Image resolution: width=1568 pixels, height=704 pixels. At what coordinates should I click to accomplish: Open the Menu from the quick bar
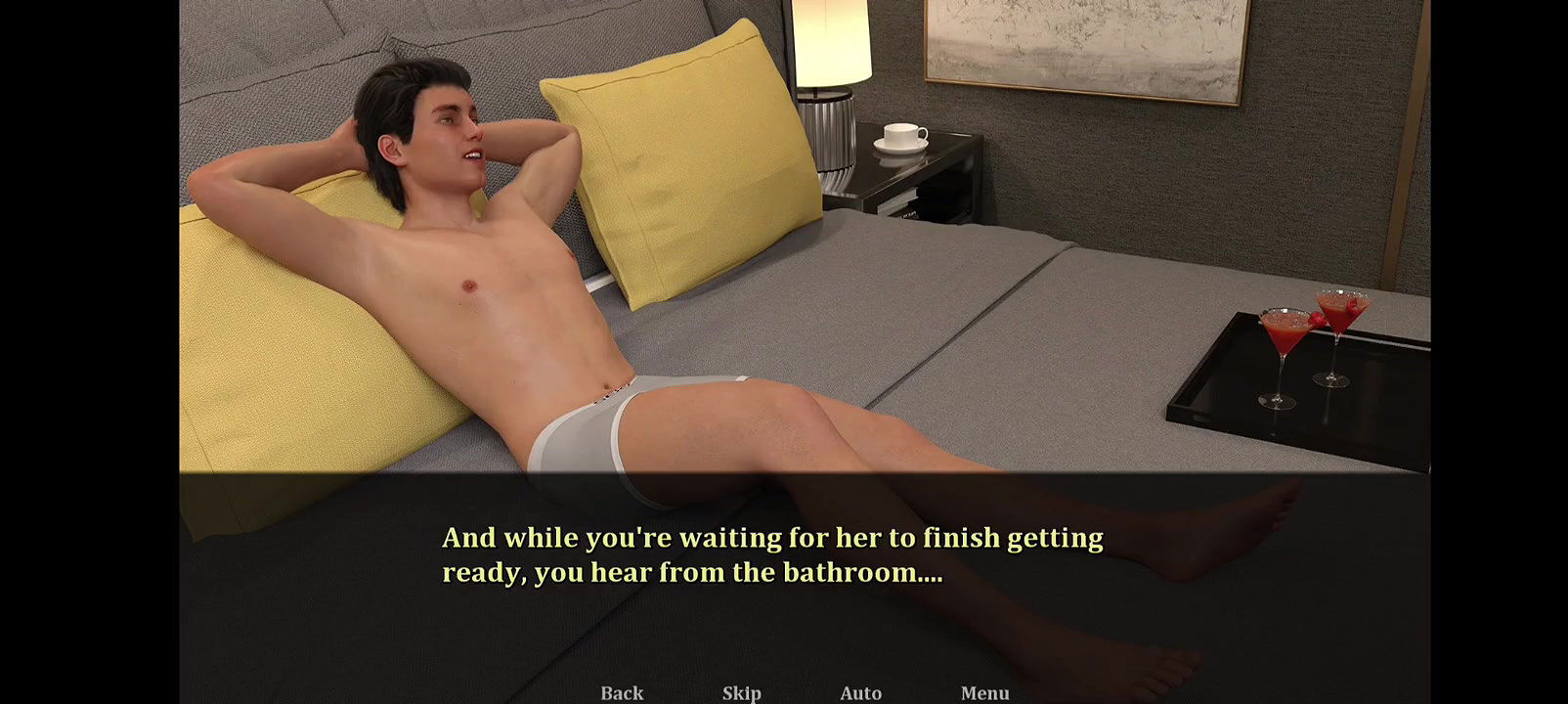pos(985,693)
